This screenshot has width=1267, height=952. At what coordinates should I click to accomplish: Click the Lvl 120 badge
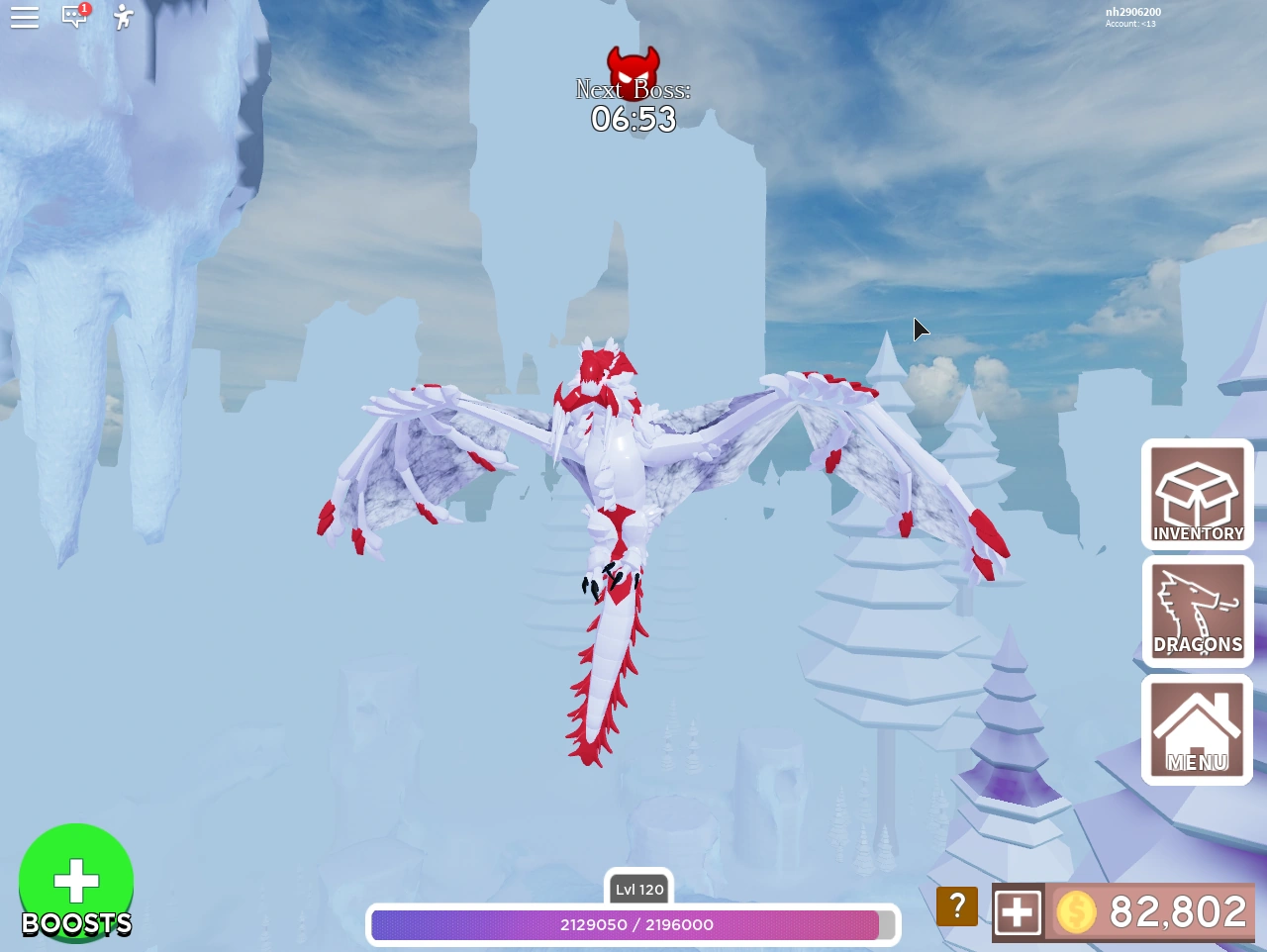point(638,890)
